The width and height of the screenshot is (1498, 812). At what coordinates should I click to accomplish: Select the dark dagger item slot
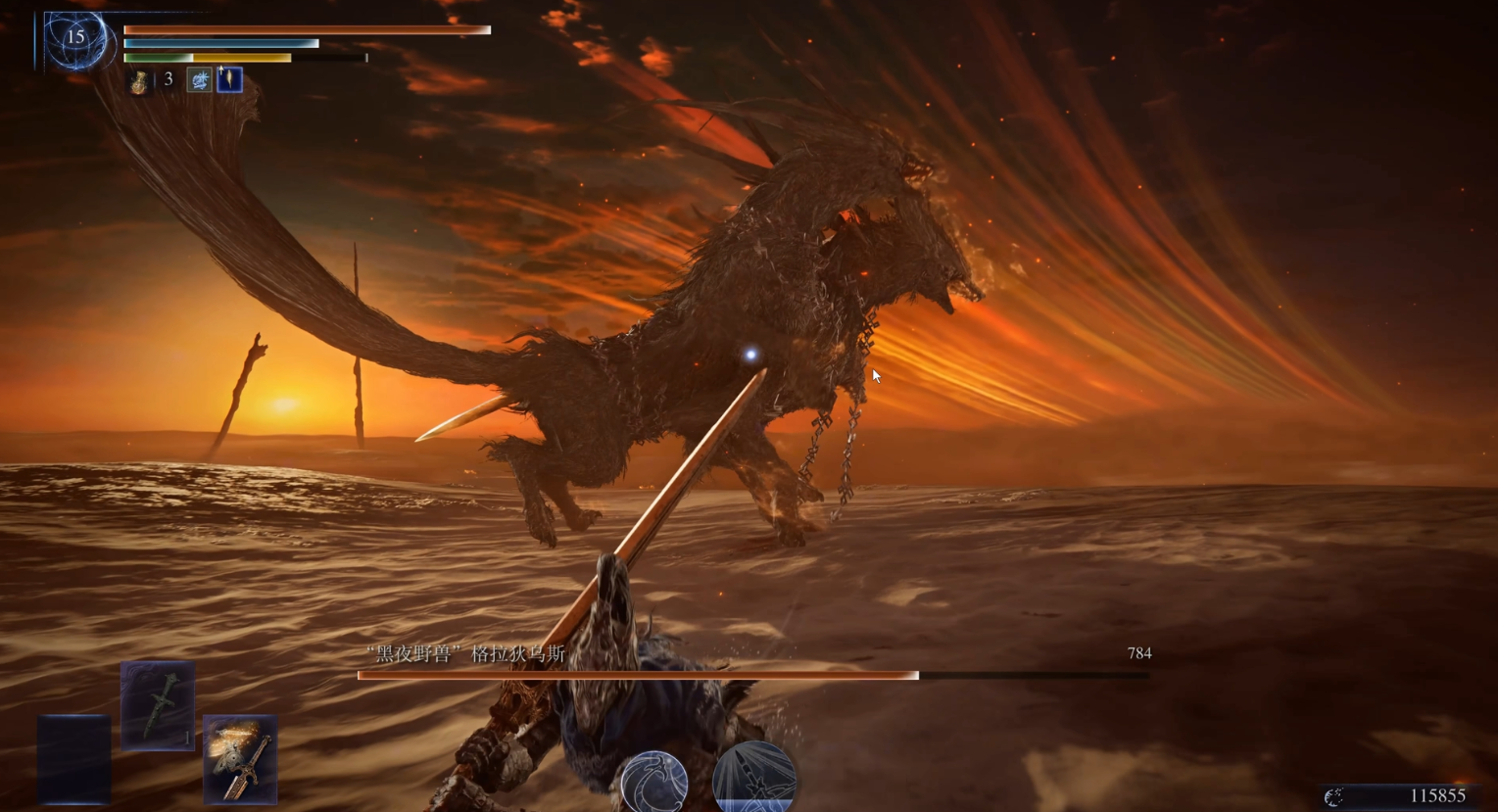(x=158, y=705)
